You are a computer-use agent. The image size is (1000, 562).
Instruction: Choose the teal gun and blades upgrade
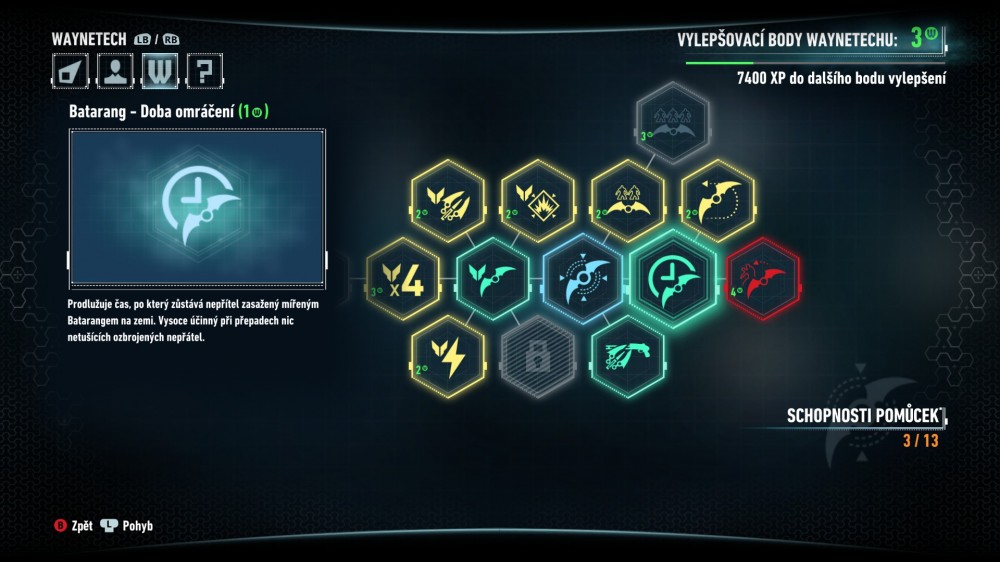[x=627, y=351]
